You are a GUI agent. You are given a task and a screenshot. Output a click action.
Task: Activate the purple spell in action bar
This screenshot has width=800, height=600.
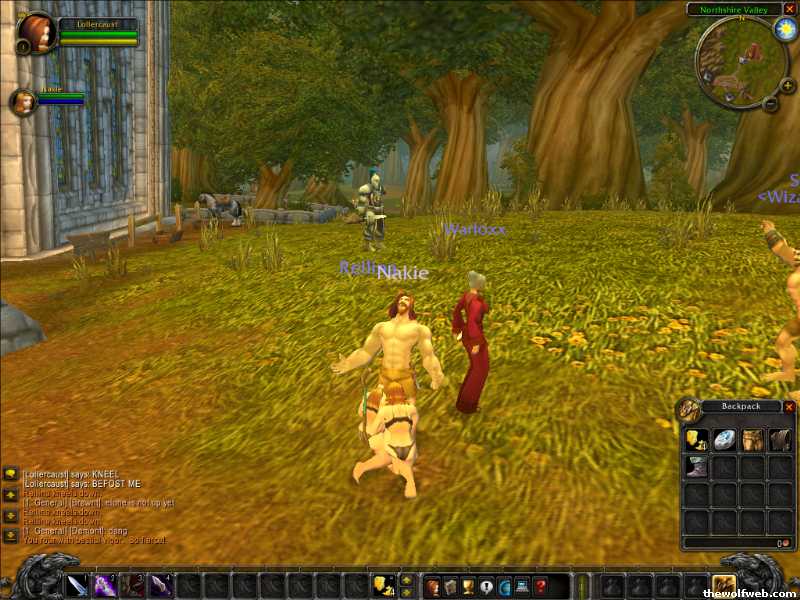105,586
